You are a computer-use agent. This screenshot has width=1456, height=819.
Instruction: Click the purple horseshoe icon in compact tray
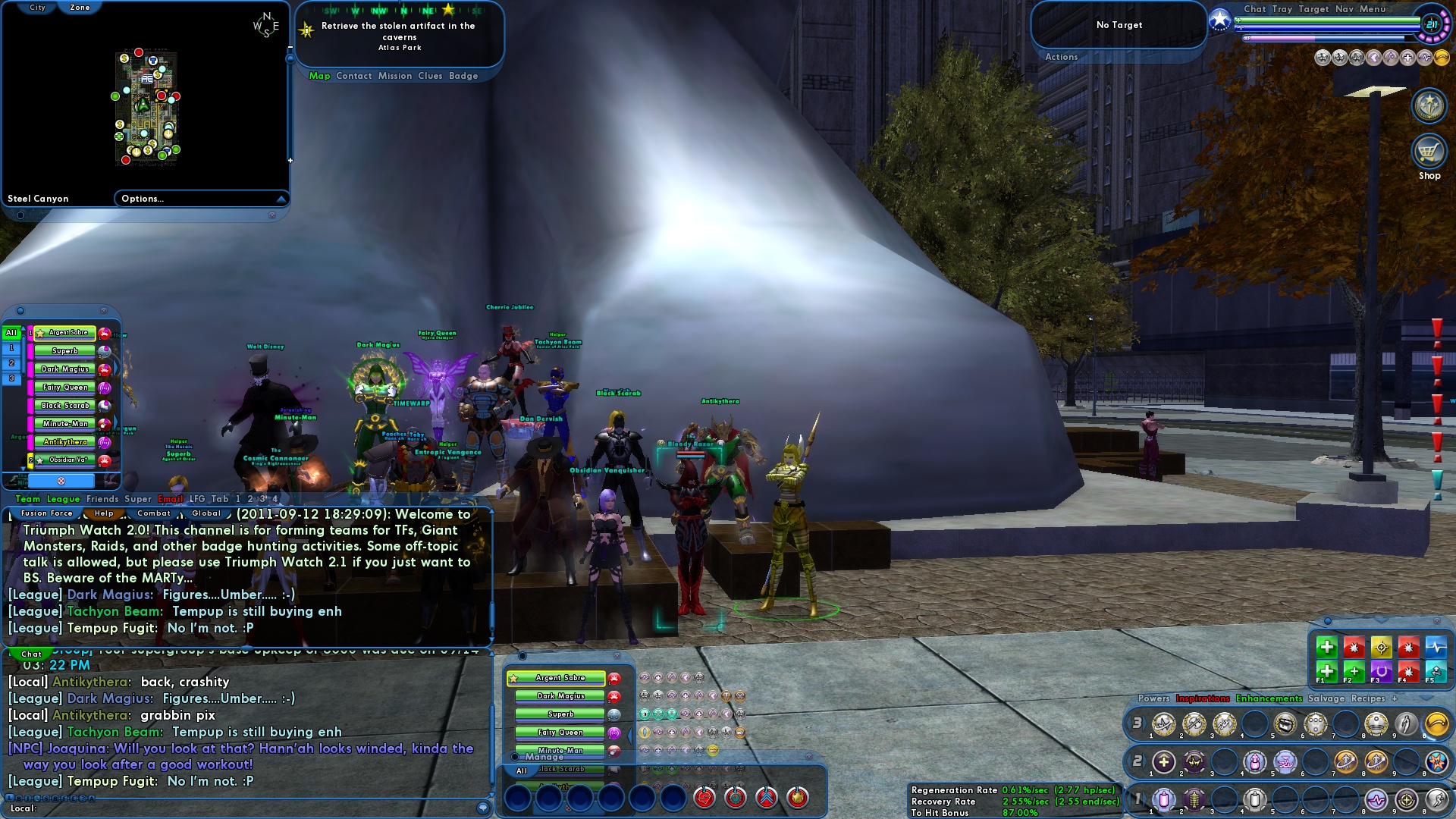click(x=1382, y=672)
